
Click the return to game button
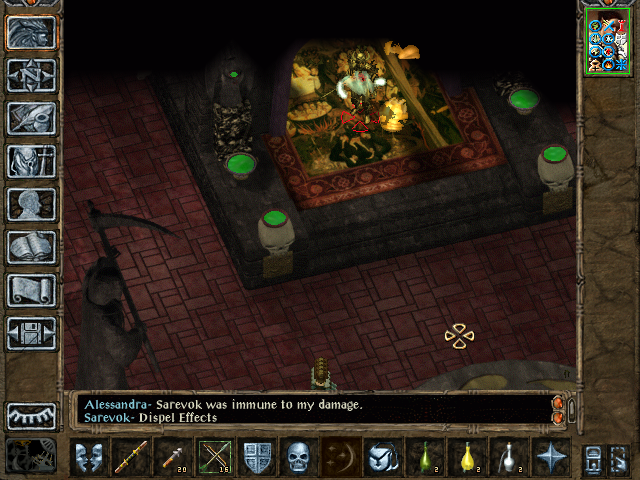[32, 32]
